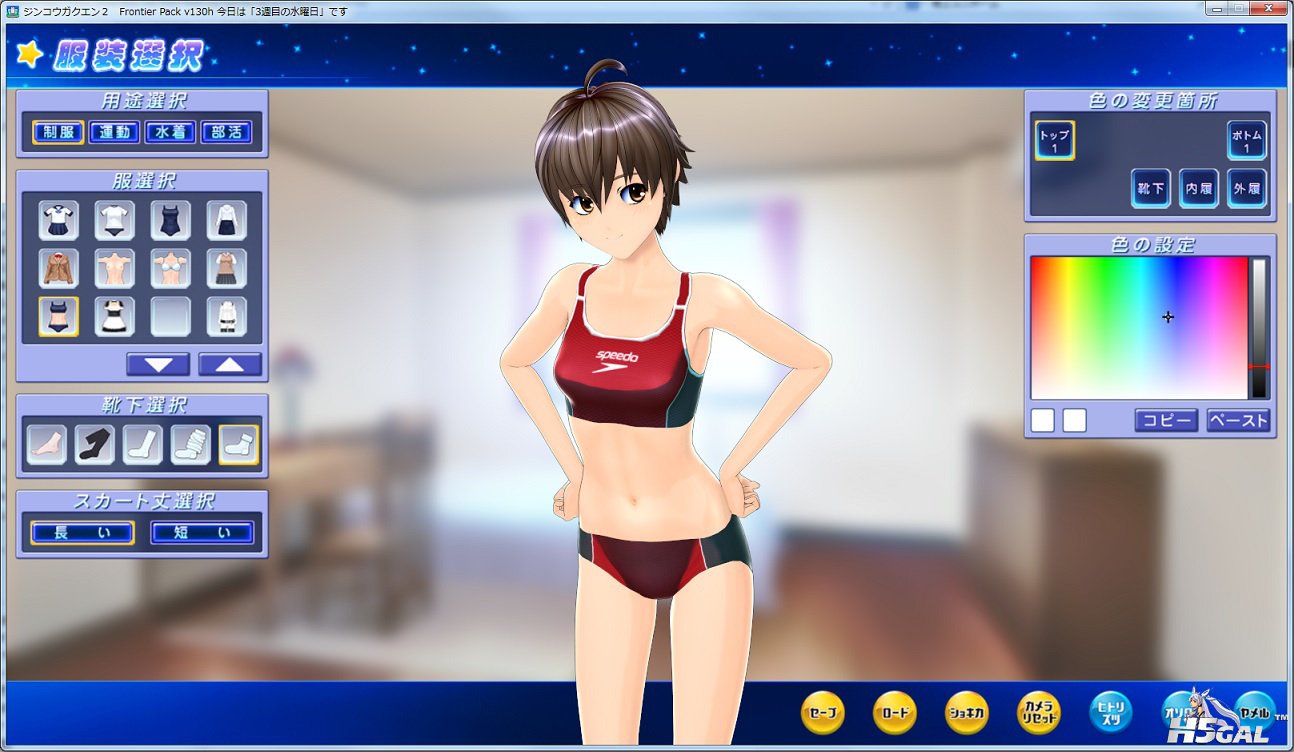Screen dimensions: 1294x752
Task: Select the brown jacket outfit thumbnail
Action: (59, 269)
